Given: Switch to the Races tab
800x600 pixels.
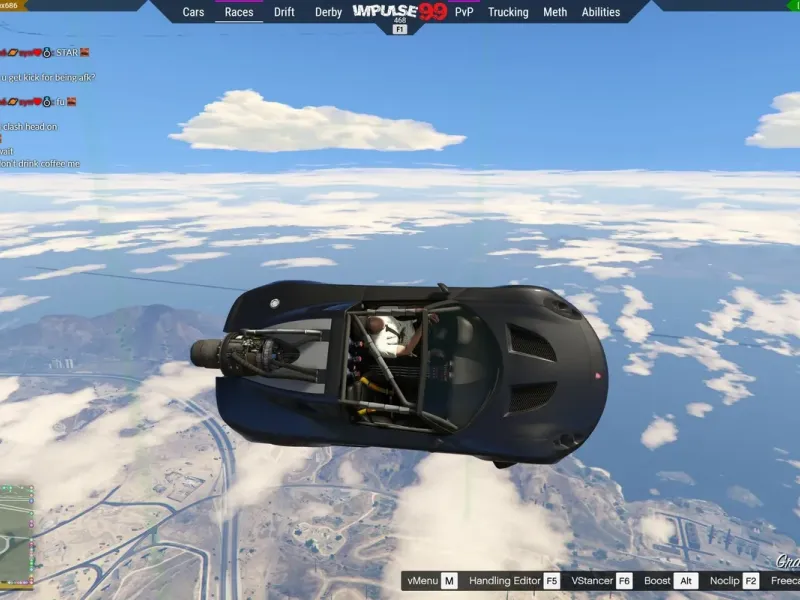Looking at the screenshot, I should tap(239, 12).
